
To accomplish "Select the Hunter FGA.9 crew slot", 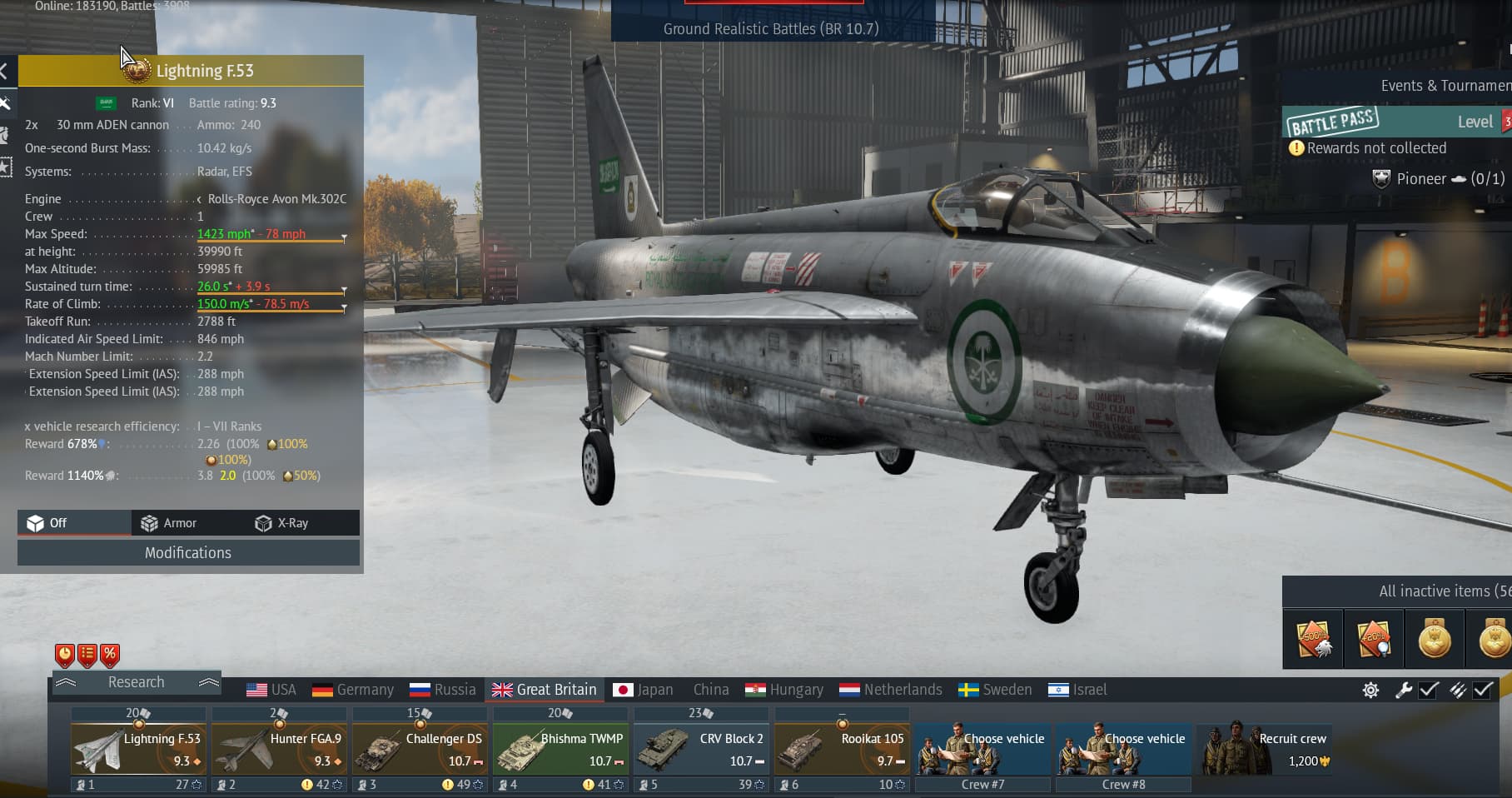I will coord(279,749).
